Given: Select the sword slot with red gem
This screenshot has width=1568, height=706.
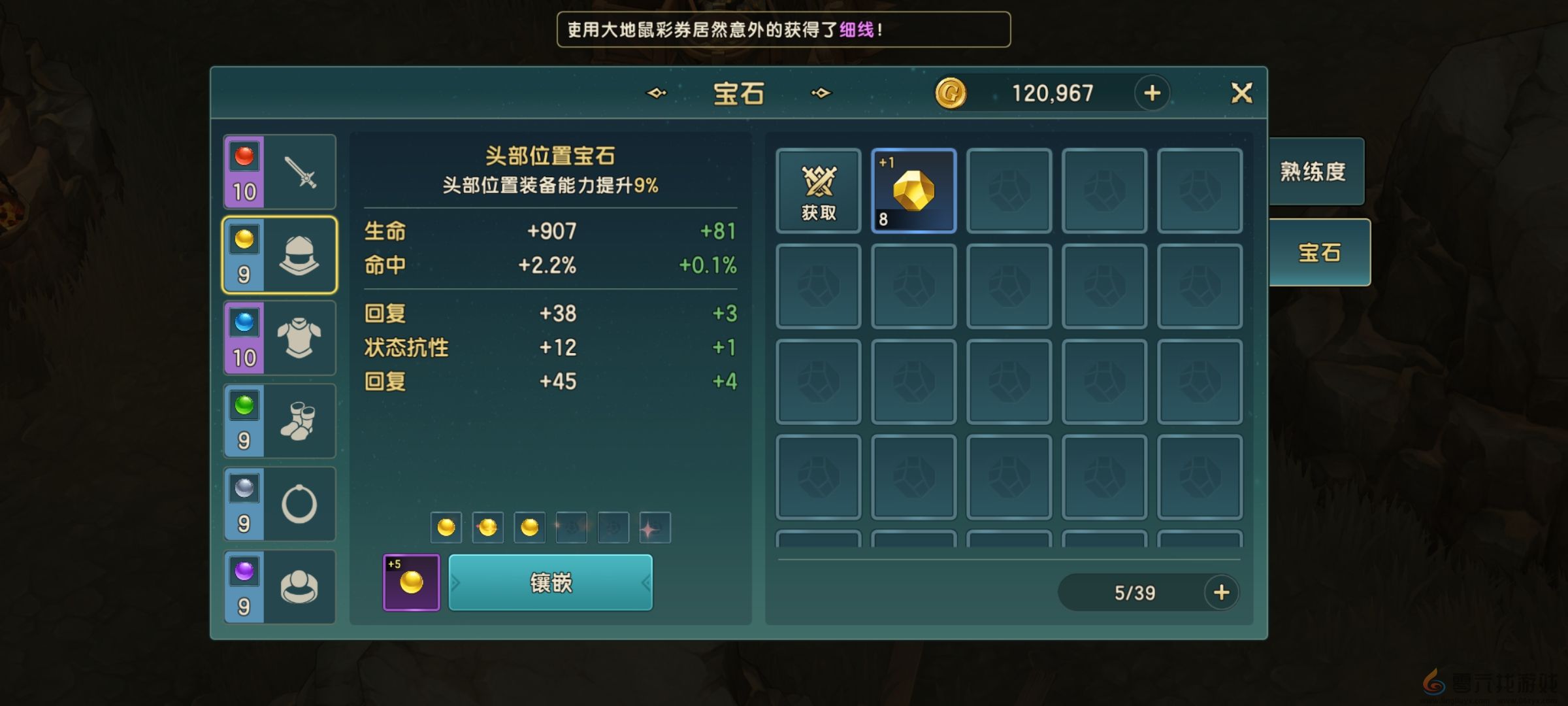Looking at the screenshot, I should point(279,171).
